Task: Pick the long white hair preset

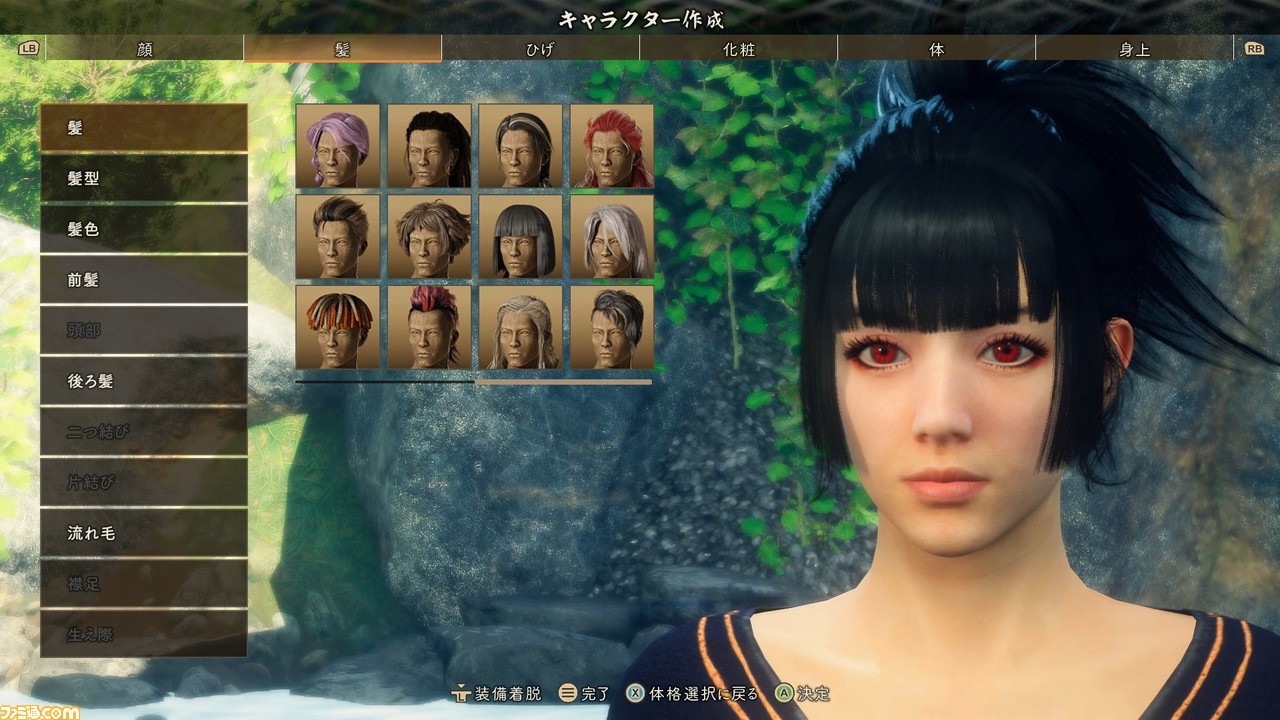Action: click(x=612, y=236)
